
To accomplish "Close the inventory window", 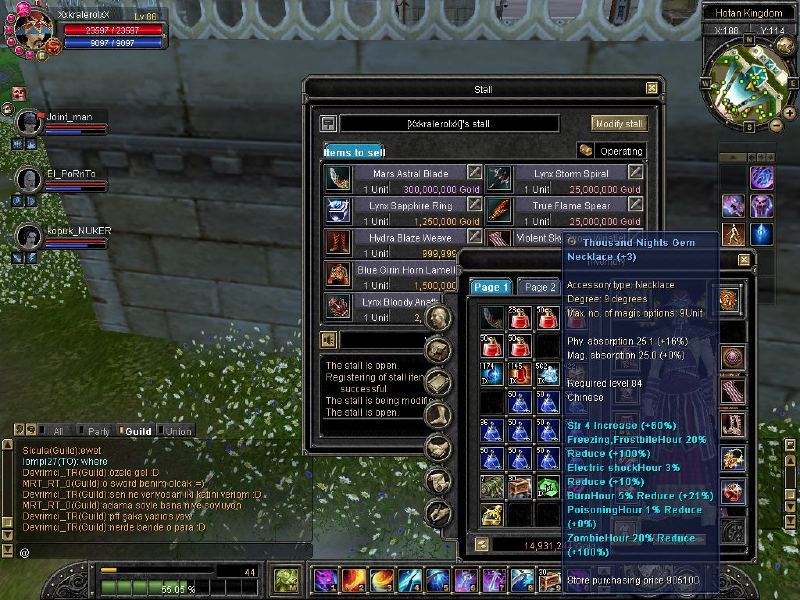I will click(x=743, y=260).
